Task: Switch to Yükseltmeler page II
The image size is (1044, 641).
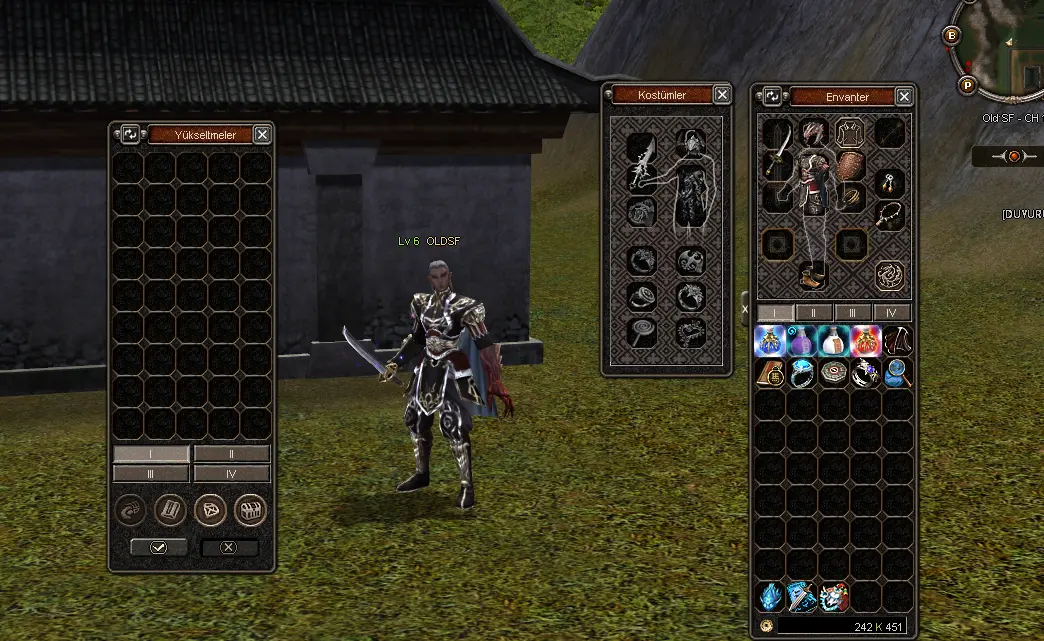Action: pyautogui.click(x=231, y=454)
